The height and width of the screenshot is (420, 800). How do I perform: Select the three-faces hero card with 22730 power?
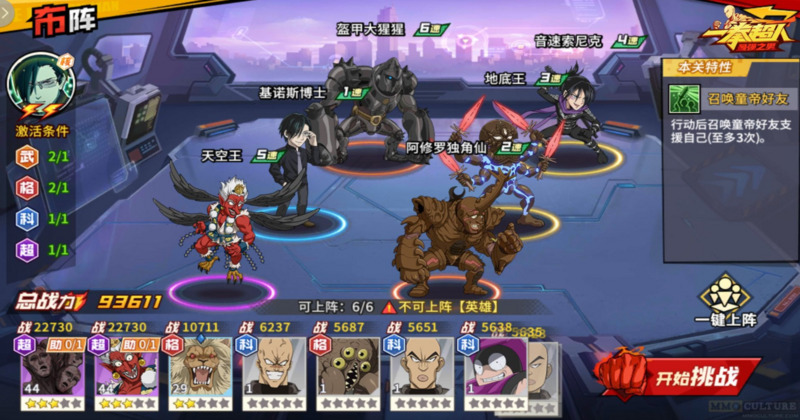[x=47, y=368]
